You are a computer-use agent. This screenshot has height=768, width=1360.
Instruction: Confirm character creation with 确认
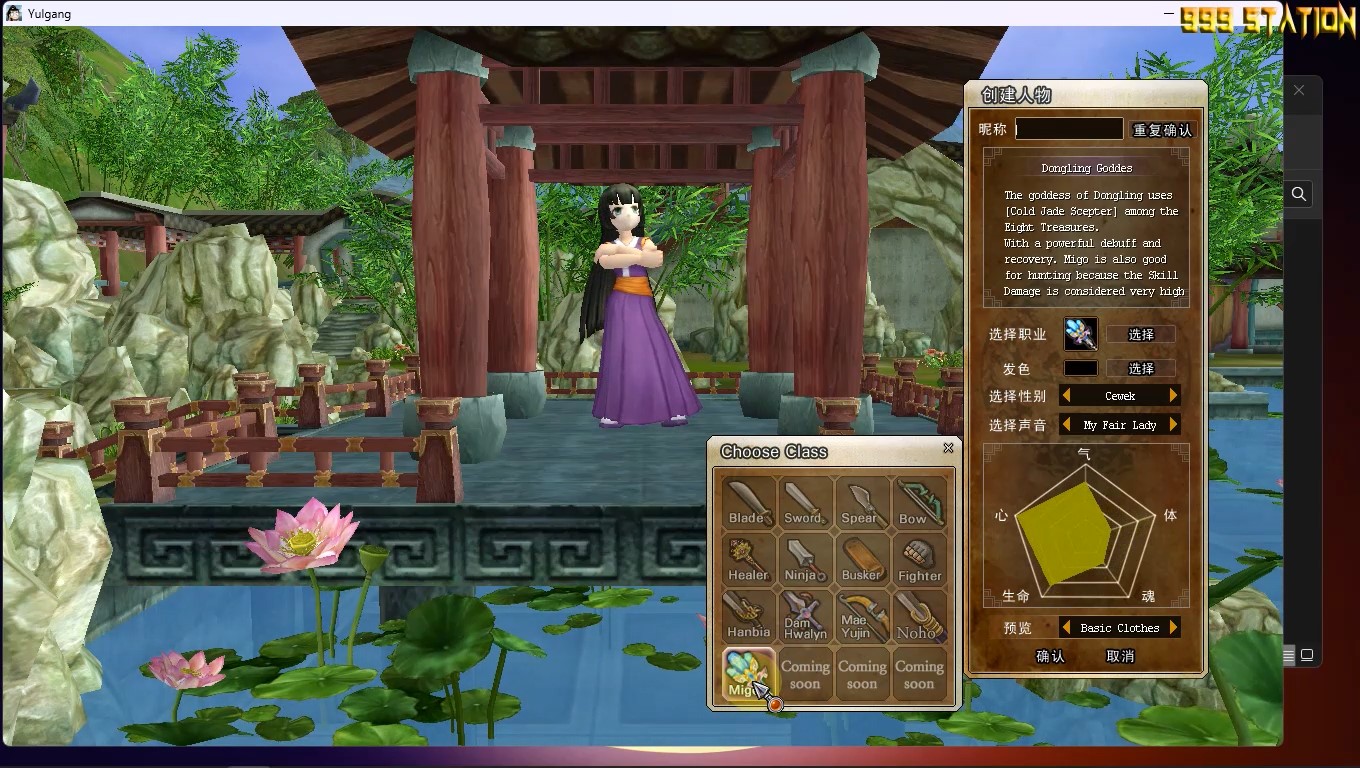tap(1050, 656)
